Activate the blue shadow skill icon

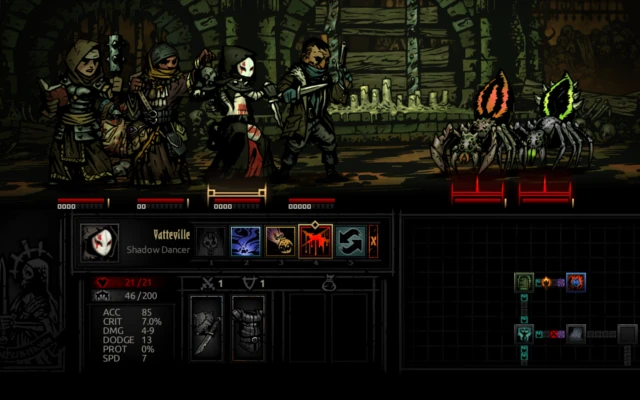(x=246, y=241)
